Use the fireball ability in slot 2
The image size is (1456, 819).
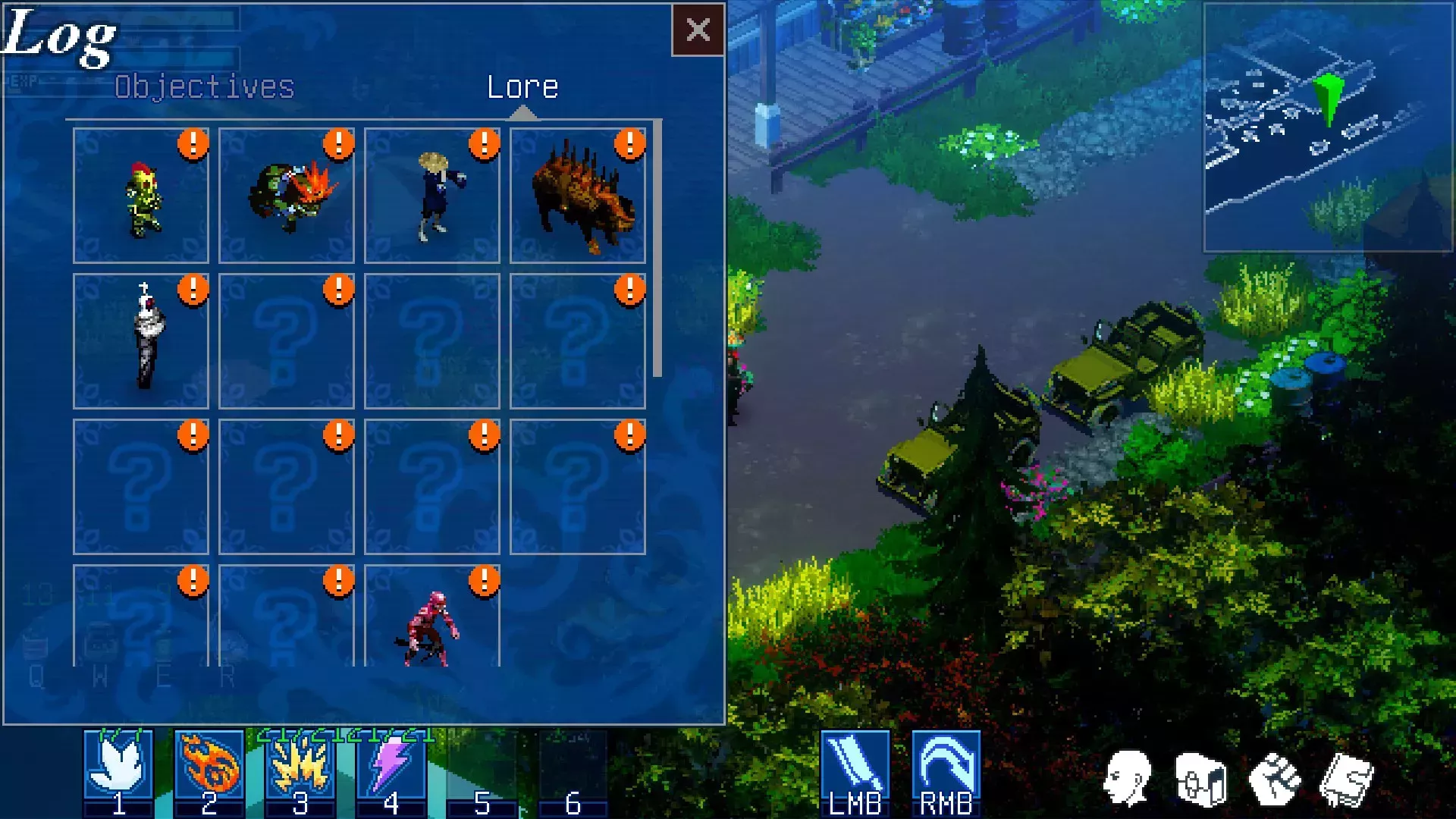tap(209, 764)
